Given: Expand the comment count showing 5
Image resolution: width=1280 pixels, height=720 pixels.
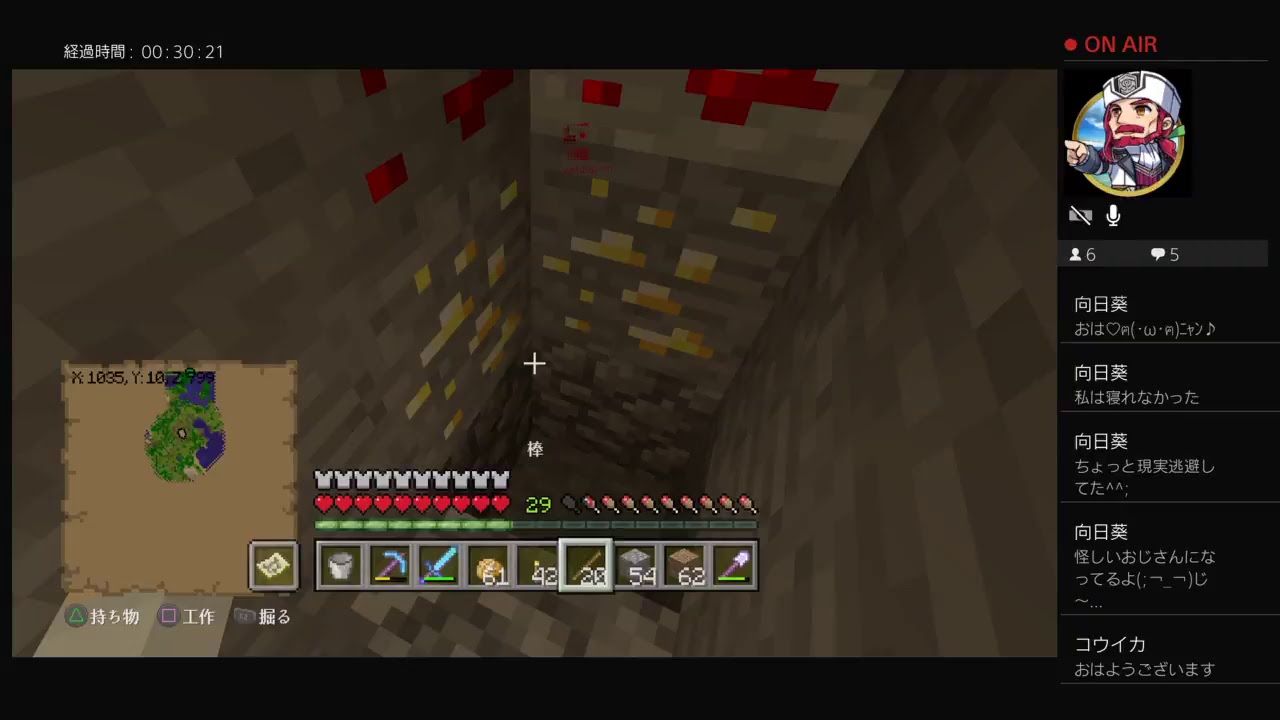Looking at the screenshot, I should (1163, 254).
